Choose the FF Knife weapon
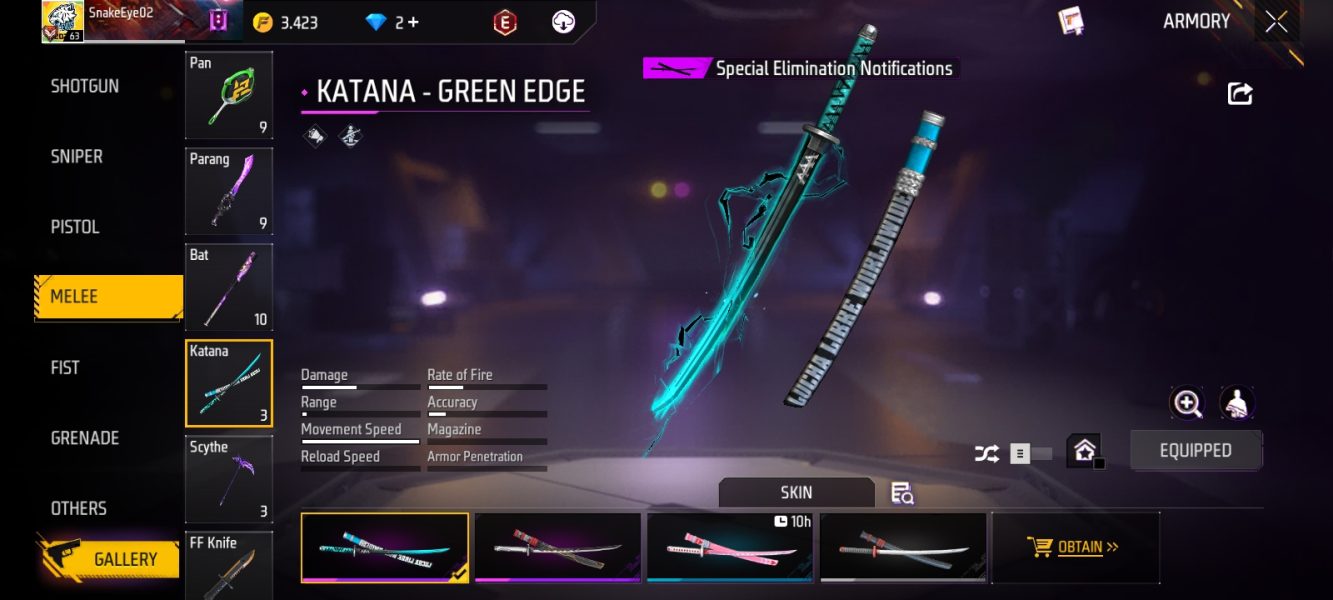The image size is (1333, 600). click(229, 565)
